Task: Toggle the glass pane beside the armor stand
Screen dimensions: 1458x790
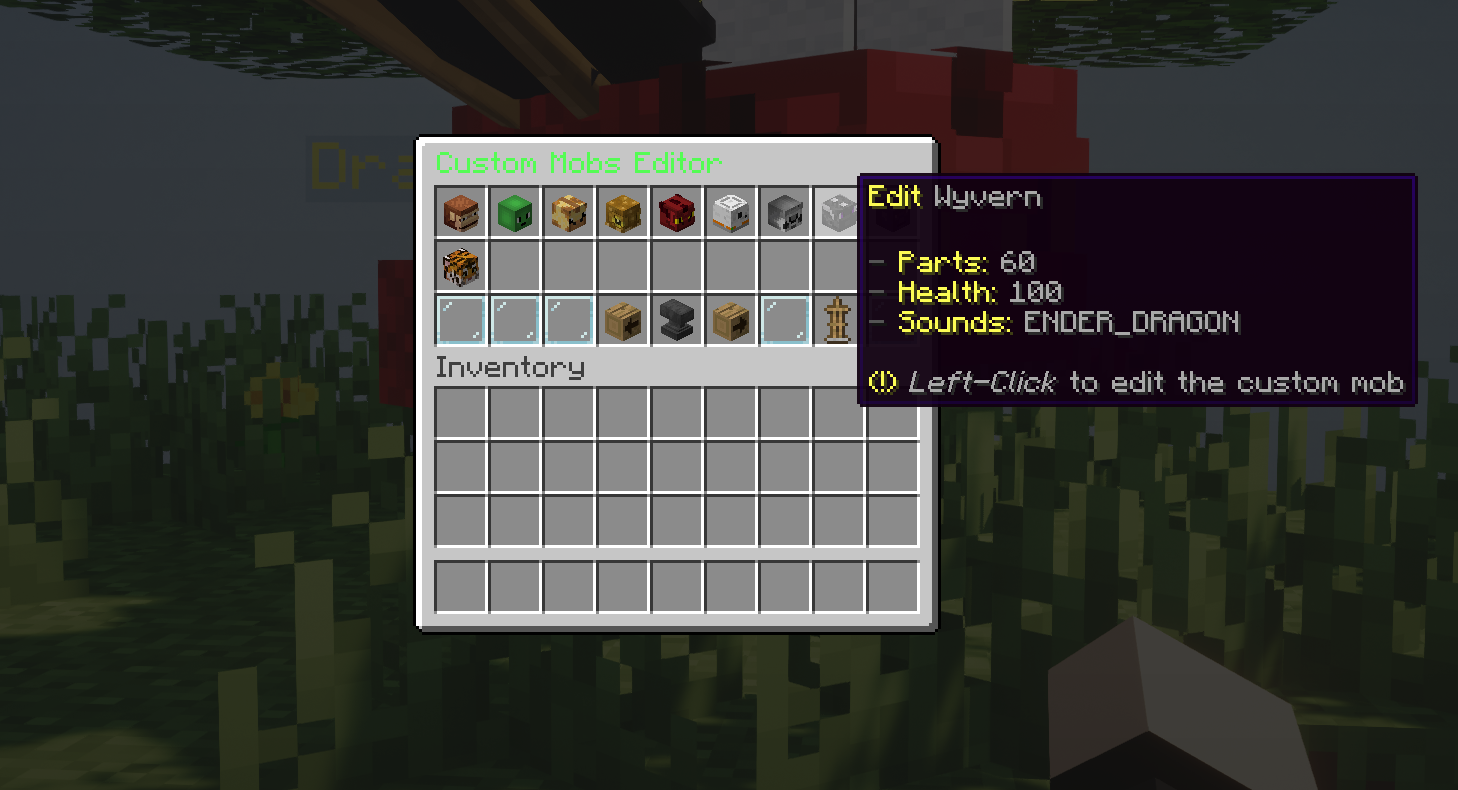Action: (784, 320)
